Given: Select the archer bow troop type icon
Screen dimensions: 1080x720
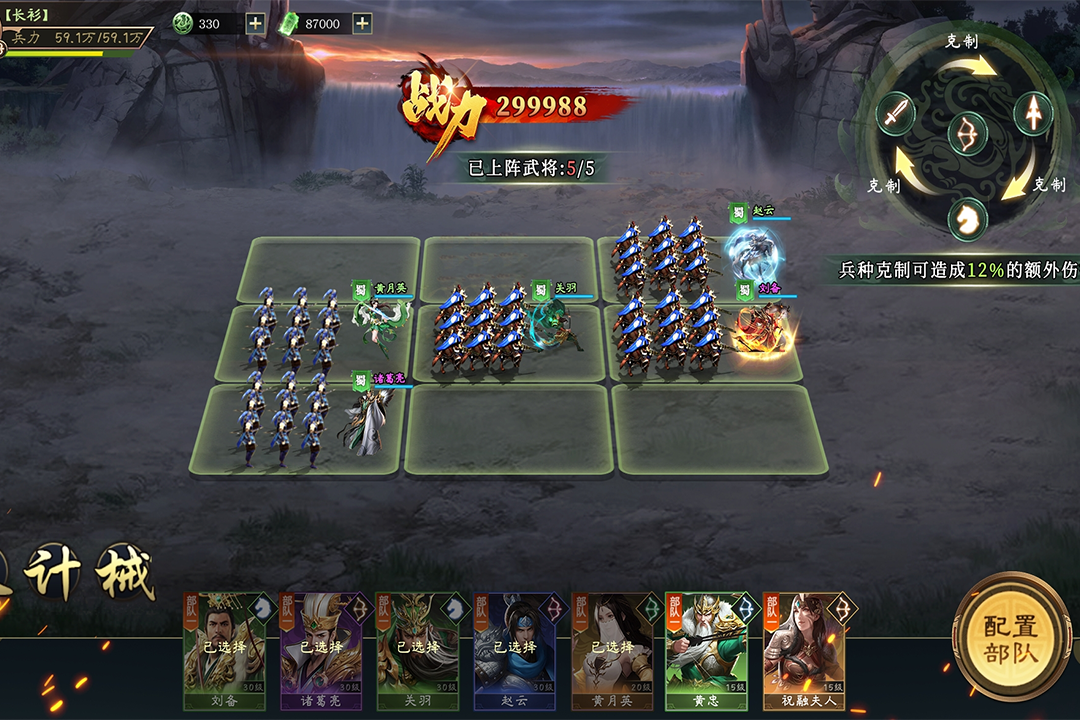Looking at the screenshot, I should [x=966, y=134].
